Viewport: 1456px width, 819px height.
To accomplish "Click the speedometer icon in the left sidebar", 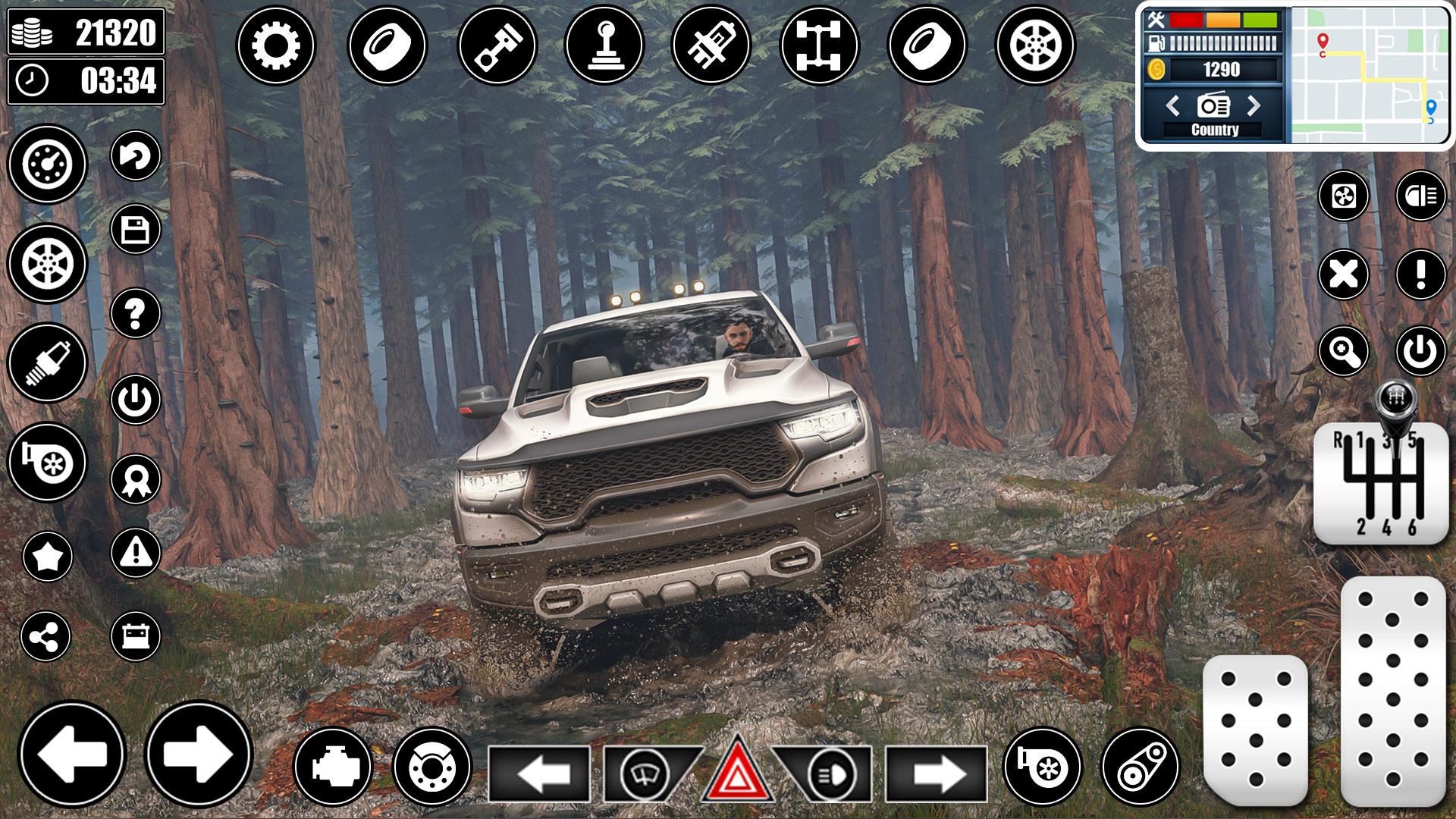I will pos(47,165).
